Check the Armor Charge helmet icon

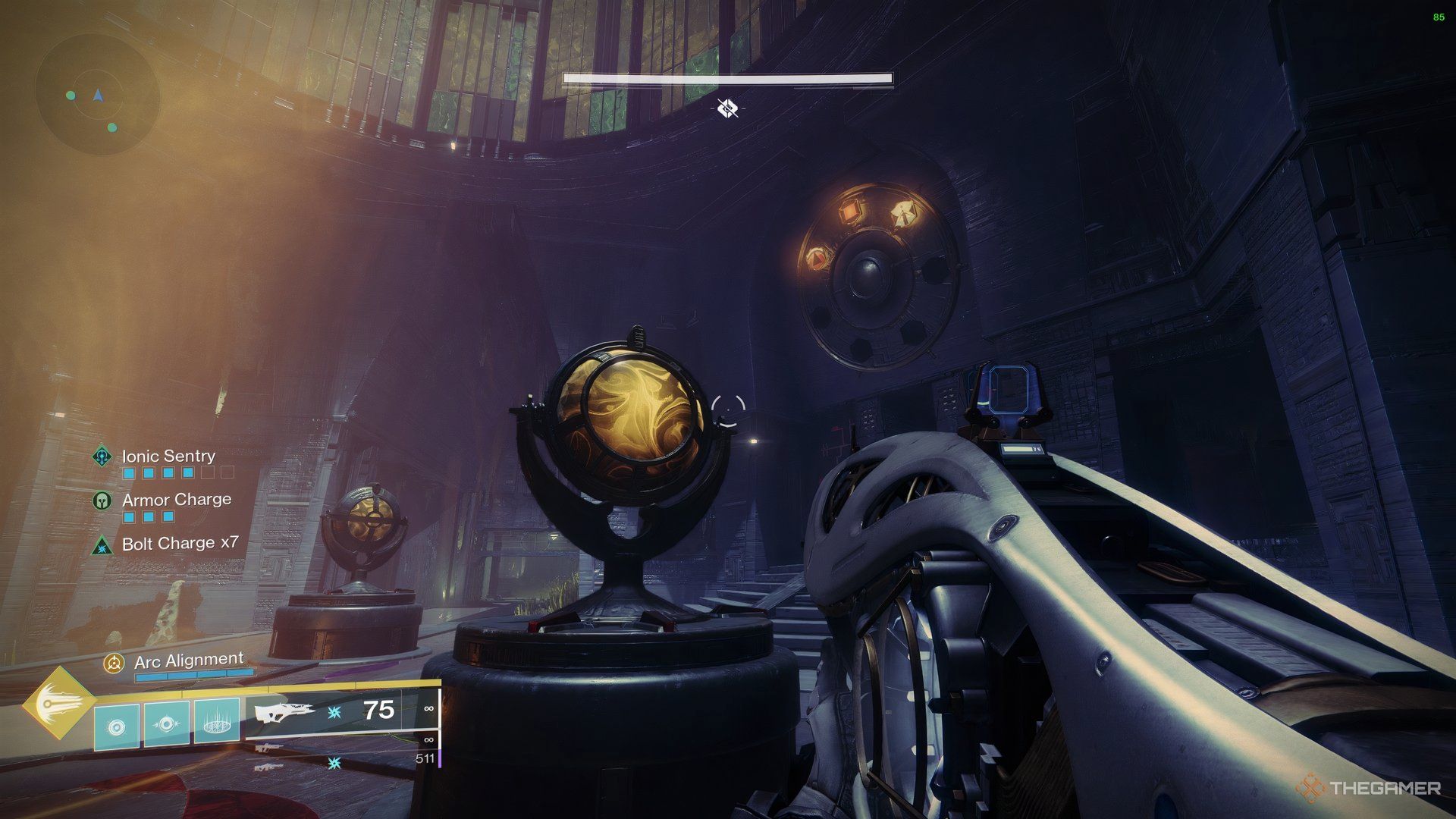pyautogui.click(x=102, y=500)
